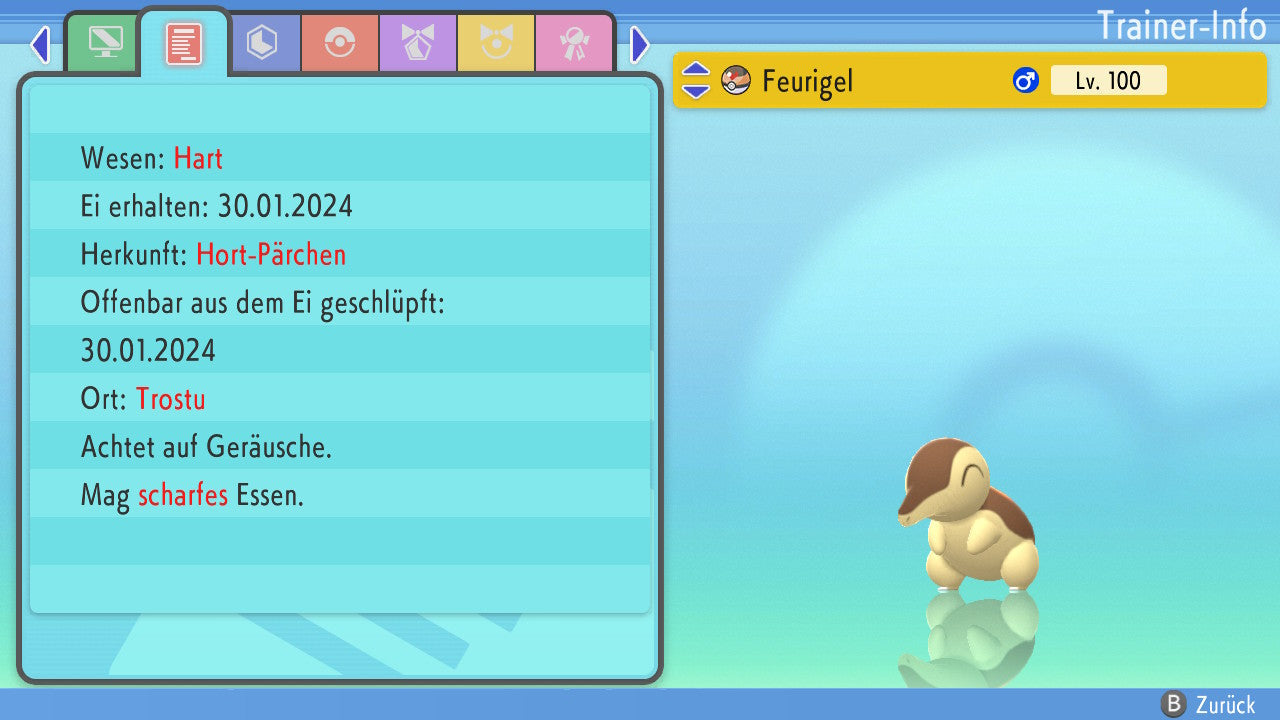
Task: Switch to the purple bow contest tab
Action: point(418,44)
